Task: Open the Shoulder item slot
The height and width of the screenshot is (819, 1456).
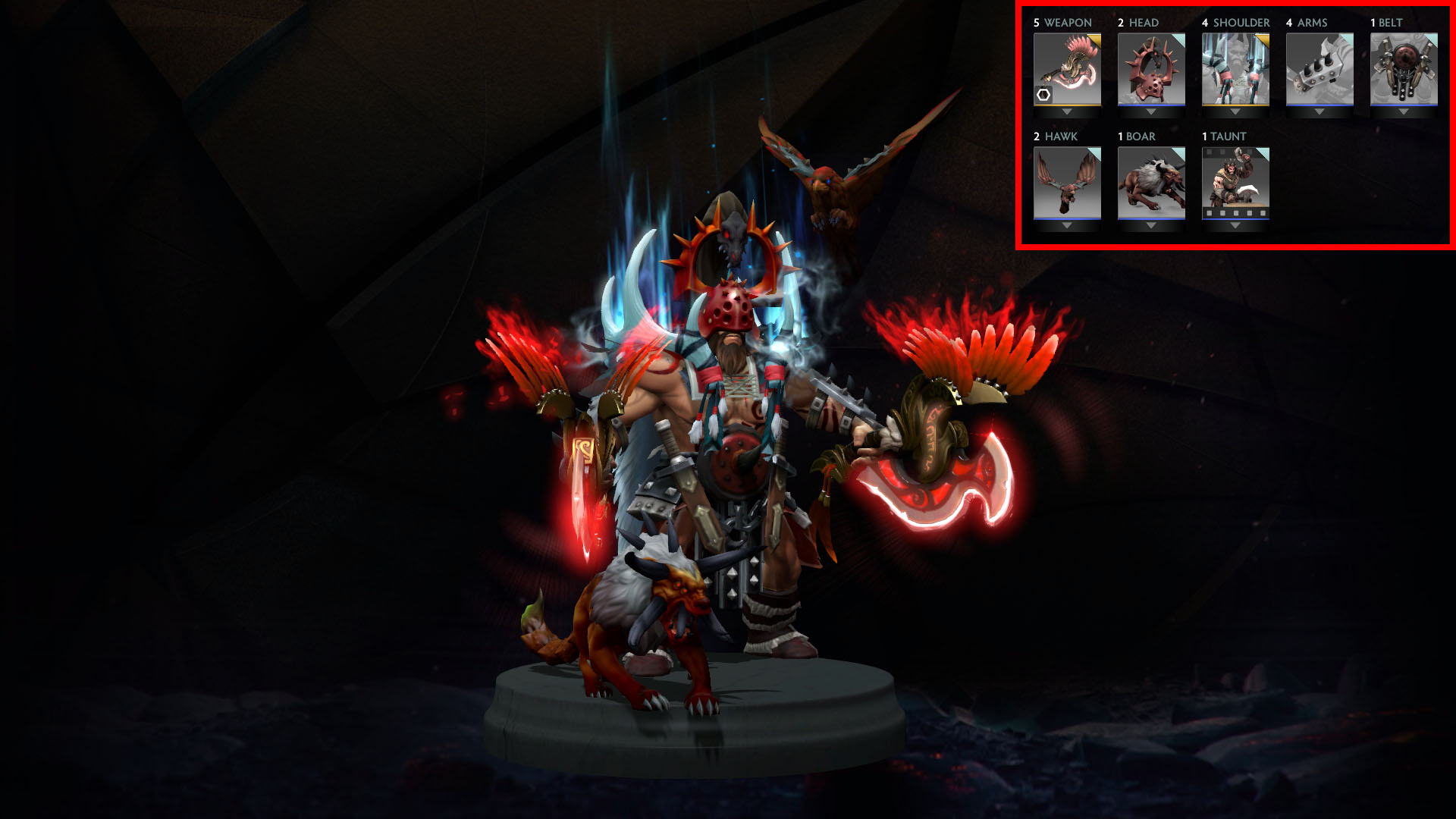Action: pyautogui.click(x=1235, y=68)
